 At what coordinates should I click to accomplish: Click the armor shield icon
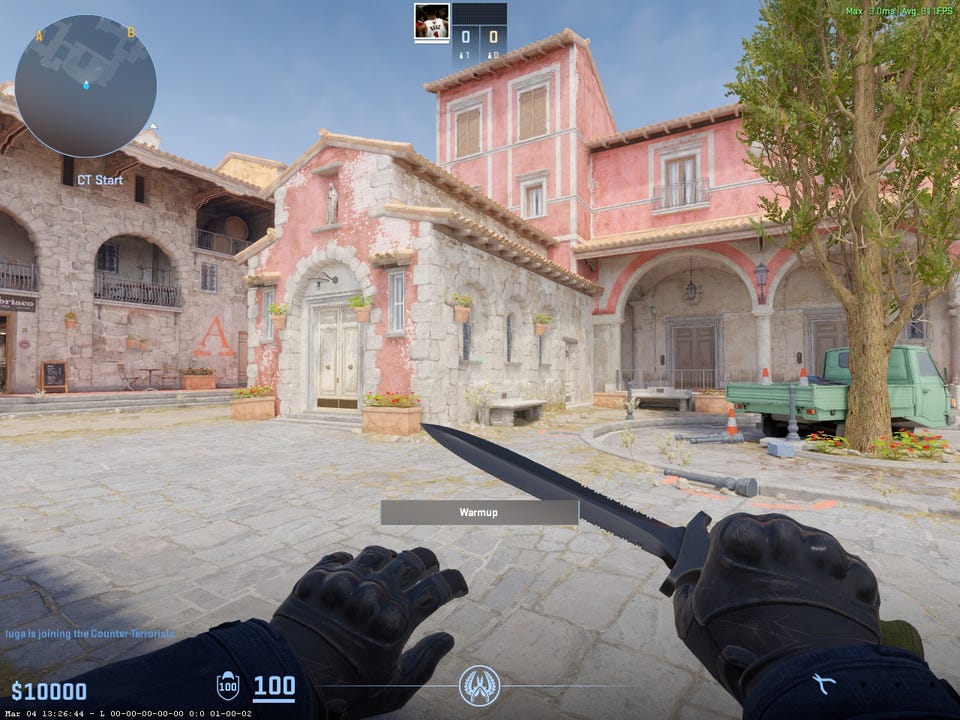(228, 686)
